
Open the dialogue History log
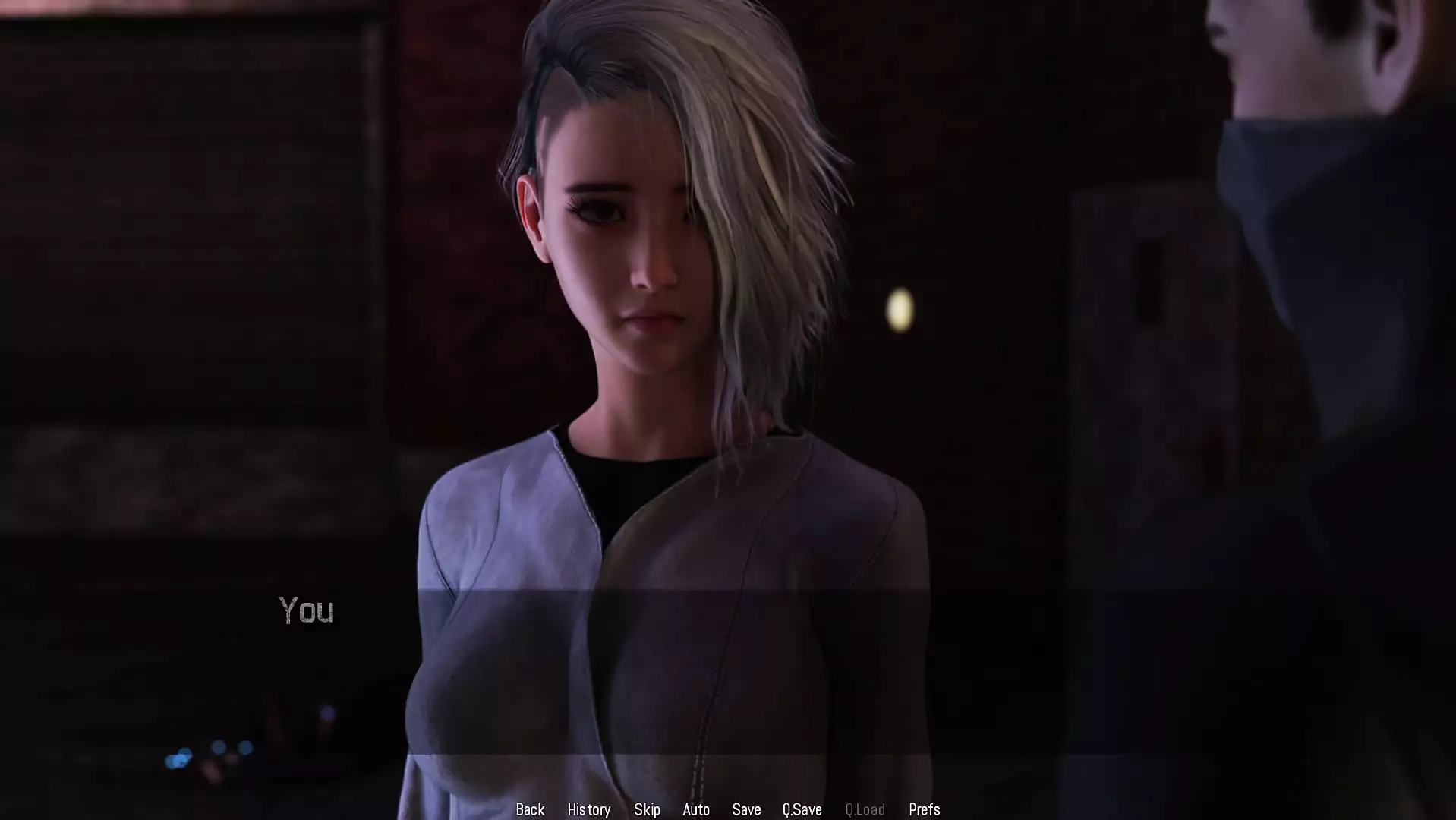589,809
